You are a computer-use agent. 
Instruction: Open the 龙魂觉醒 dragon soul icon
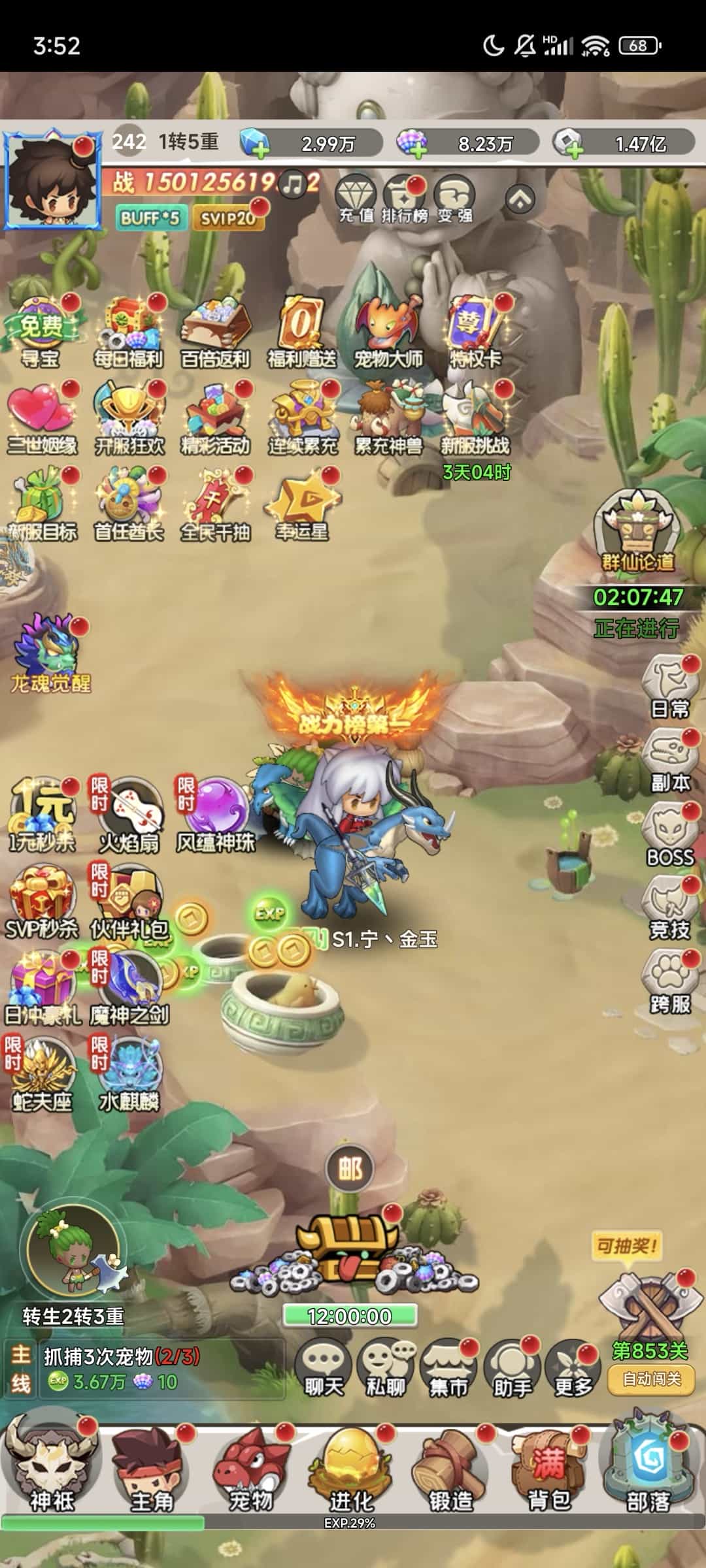(x=50, y=655)
